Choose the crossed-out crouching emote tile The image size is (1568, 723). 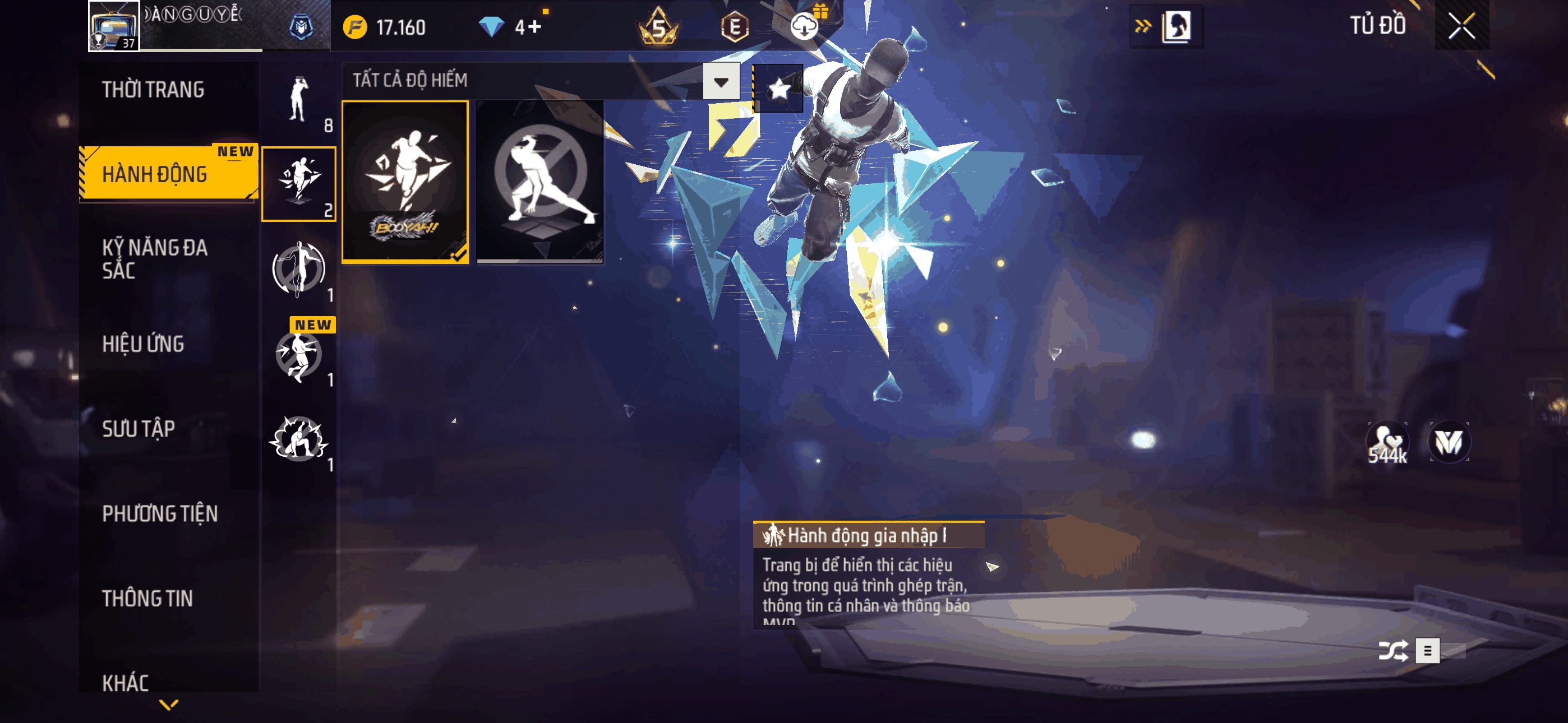click(x=540, y=182)
